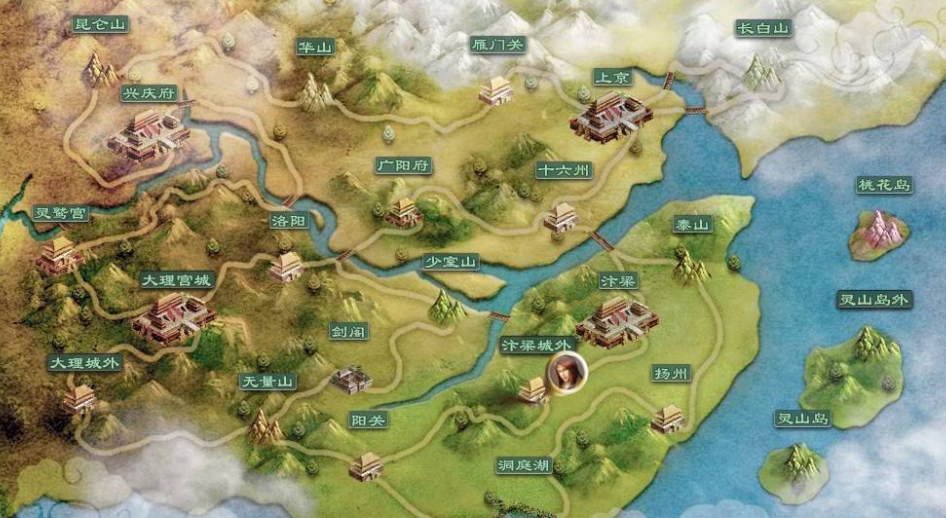Image resolution: width=946 pixels, height=518 pixels.
Task: Choose the 灵山岛外 island label
Action: pyautogui.click(x=874, y=300)
